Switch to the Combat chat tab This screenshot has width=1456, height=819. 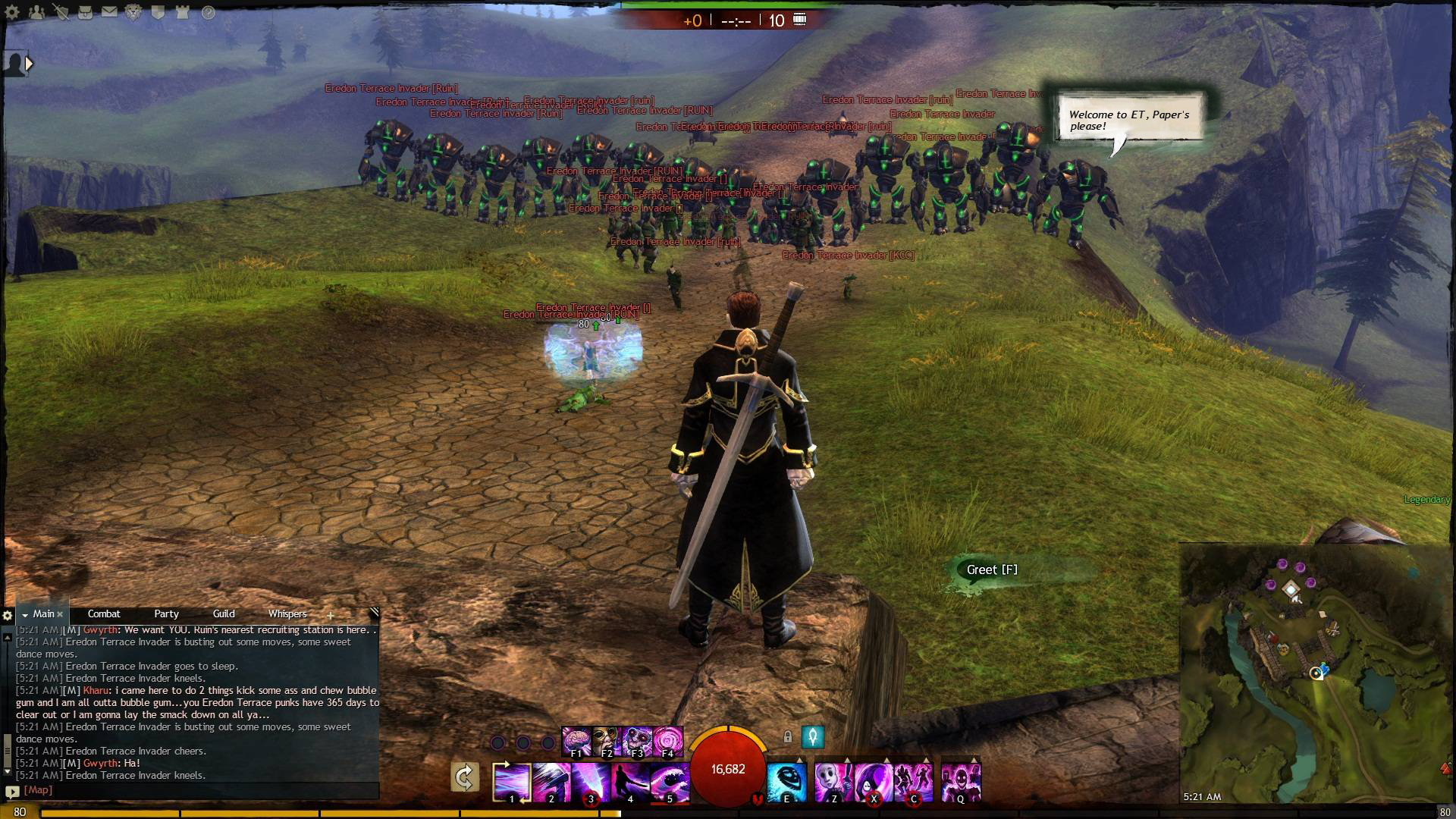pyautogui.click(x=104, y=614)
